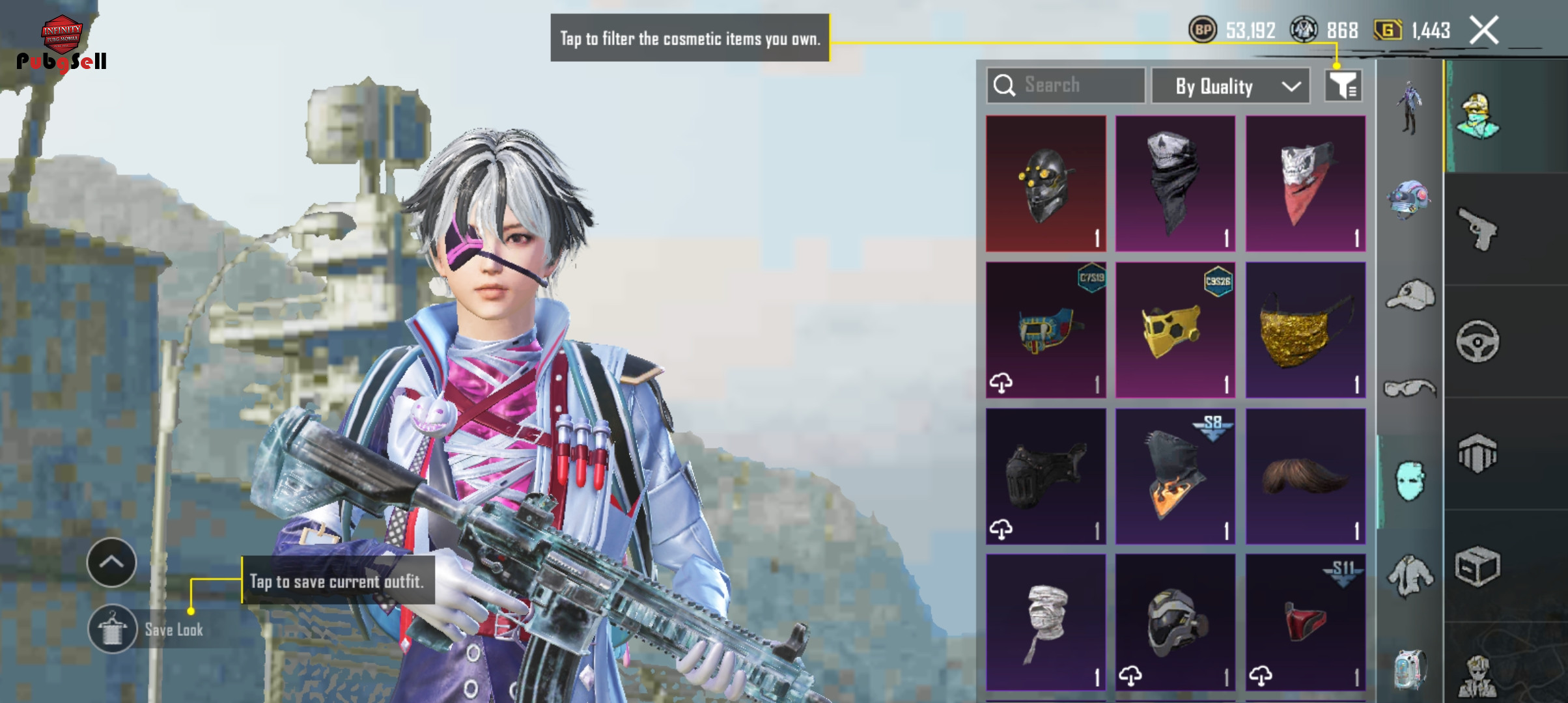Click the Search field for cosmetics
The height and width of the screenshot is (703, 1568).
pyautogui.click(x=1065, y=85)
